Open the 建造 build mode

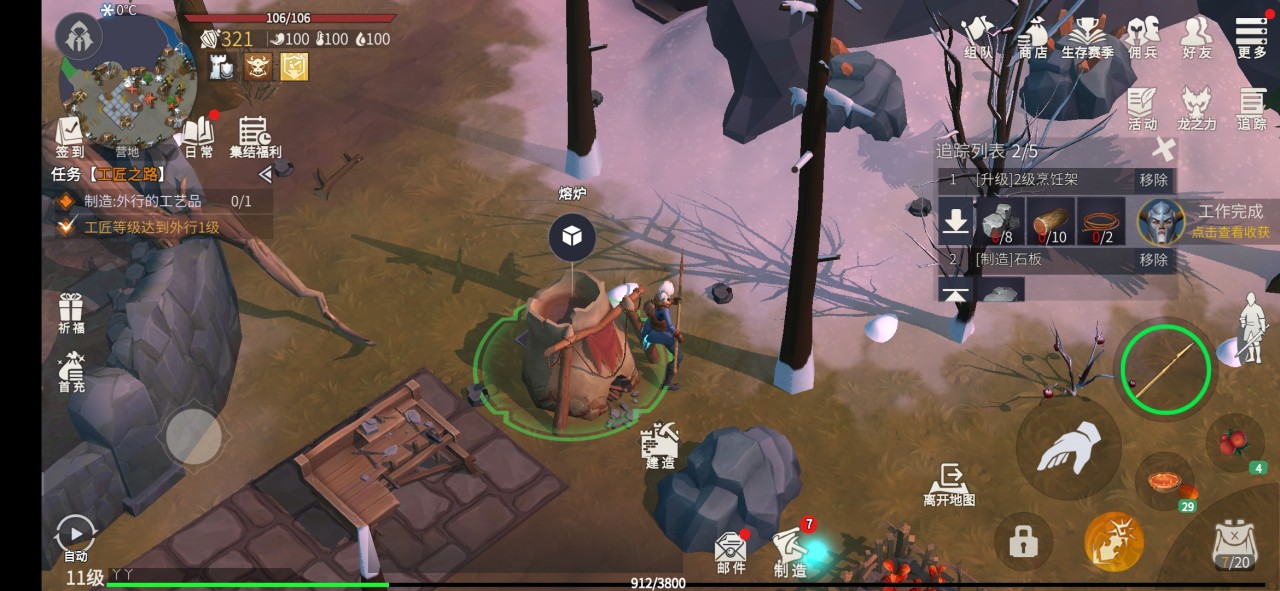click(x=661, y=445)
